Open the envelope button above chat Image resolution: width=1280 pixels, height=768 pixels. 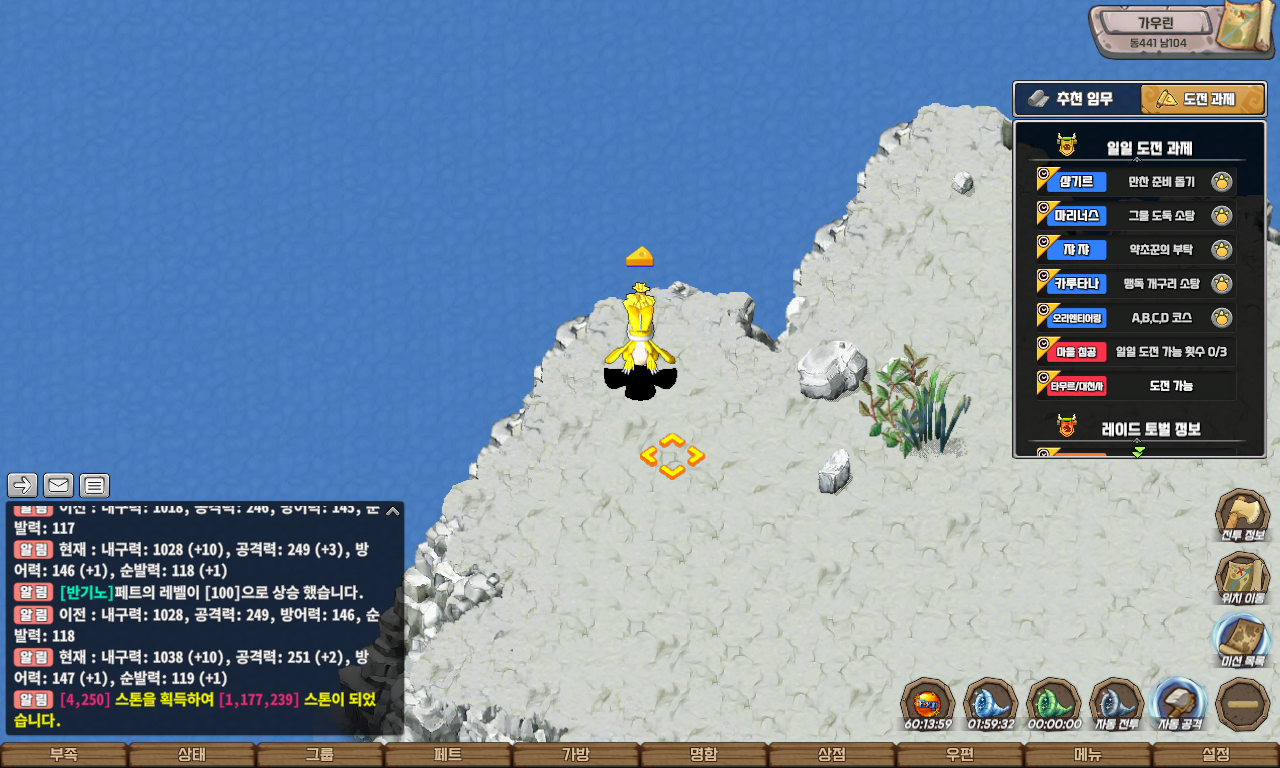pyautogui.click(x=58, y=485)
